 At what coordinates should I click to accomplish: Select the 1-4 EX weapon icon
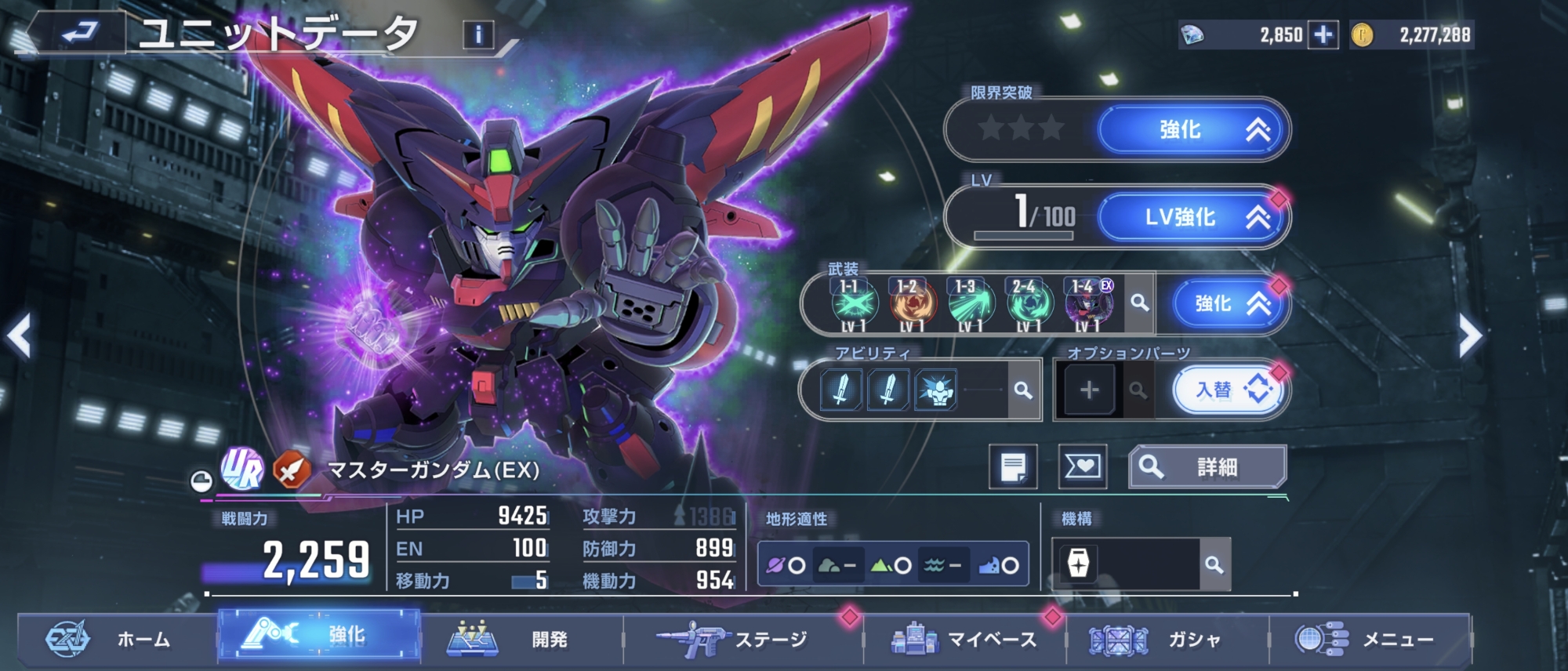(1087, 303)
